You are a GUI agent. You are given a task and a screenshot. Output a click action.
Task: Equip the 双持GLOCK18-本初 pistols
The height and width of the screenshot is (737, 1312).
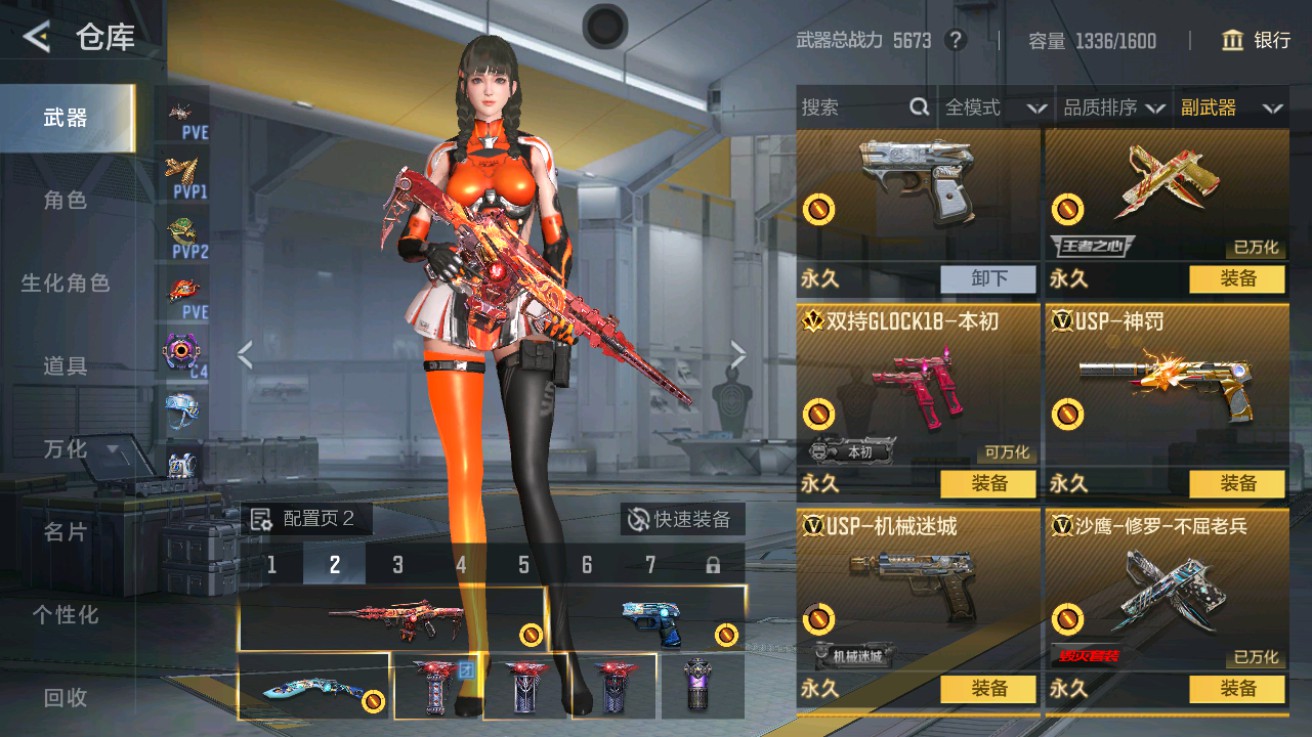(x=988, y=484)
